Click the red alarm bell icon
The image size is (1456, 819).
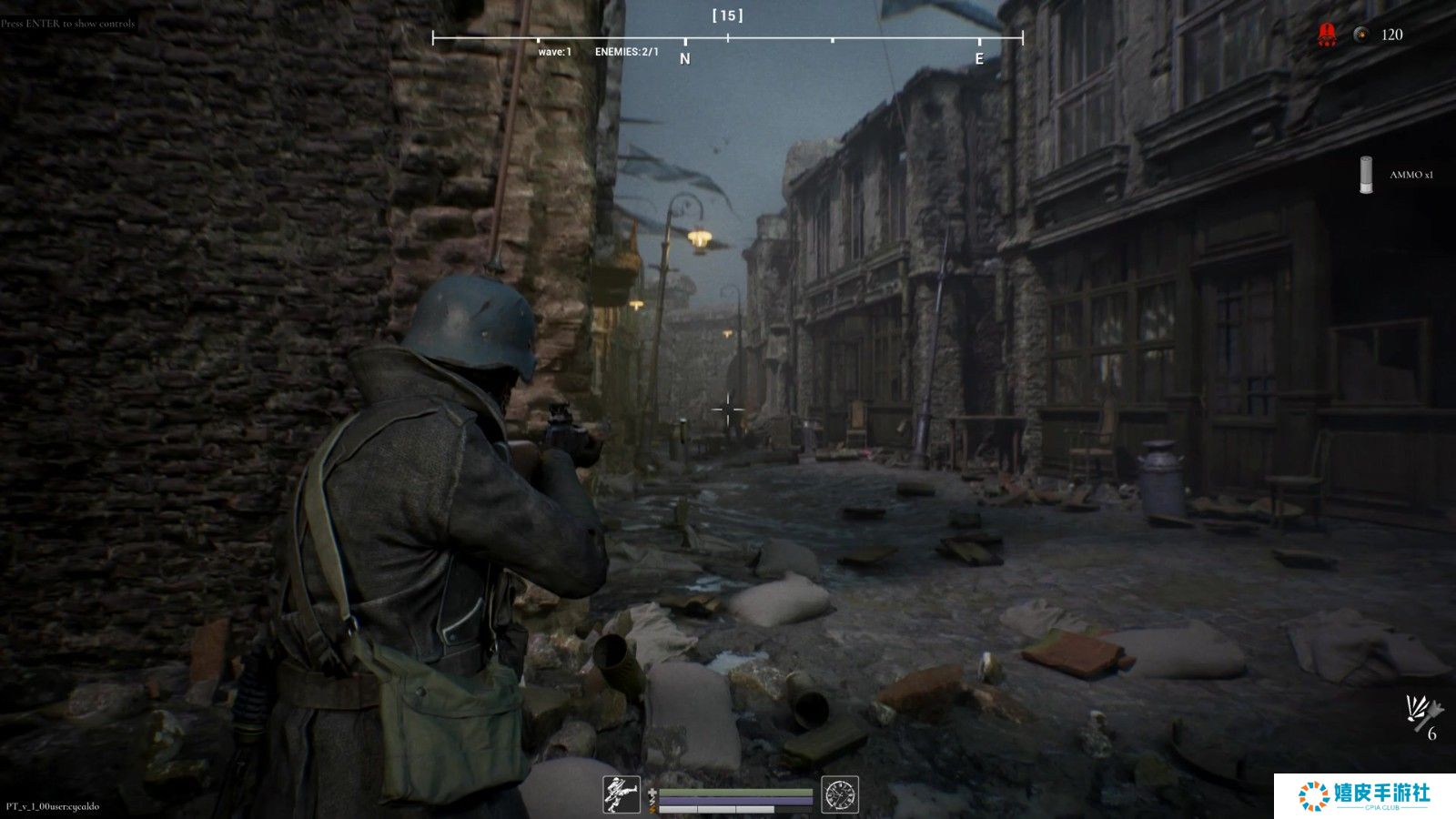(x=1327, y=35)
